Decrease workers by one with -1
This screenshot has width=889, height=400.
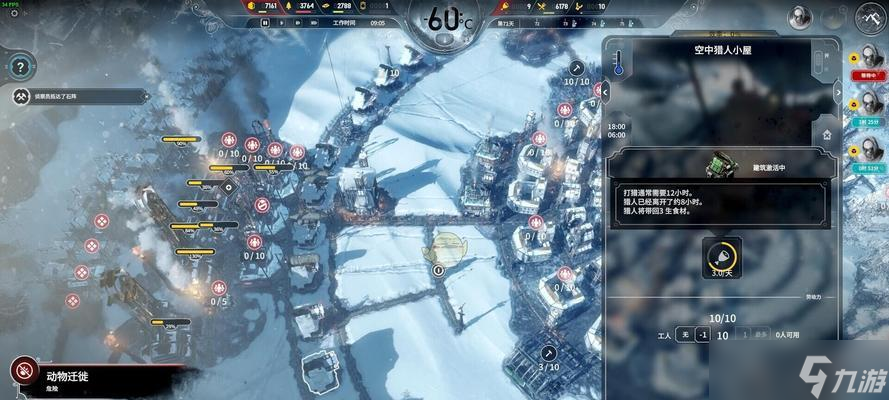pyautogui.click(x=702, y=335)
